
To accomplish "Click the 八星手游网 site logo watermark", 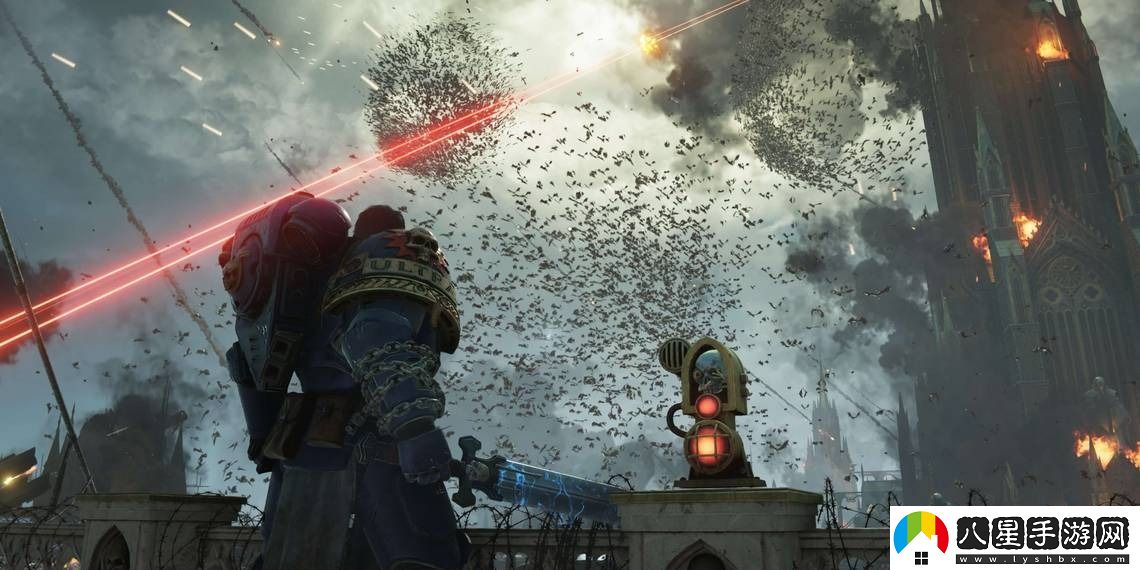I will (x=1014, y=538).
